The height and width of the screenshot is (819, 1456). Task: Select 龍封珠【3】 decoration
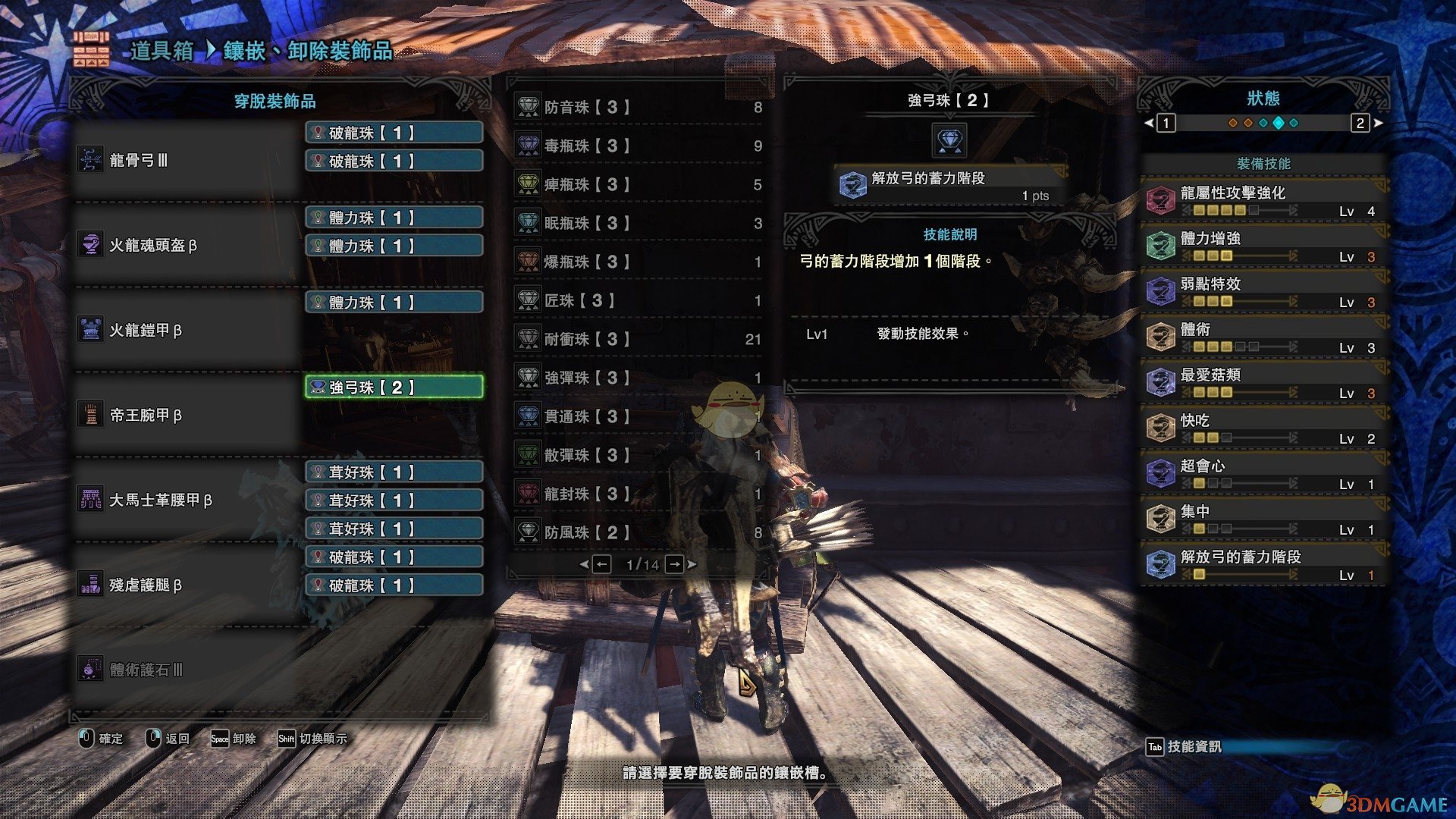(x=639, y=494)
